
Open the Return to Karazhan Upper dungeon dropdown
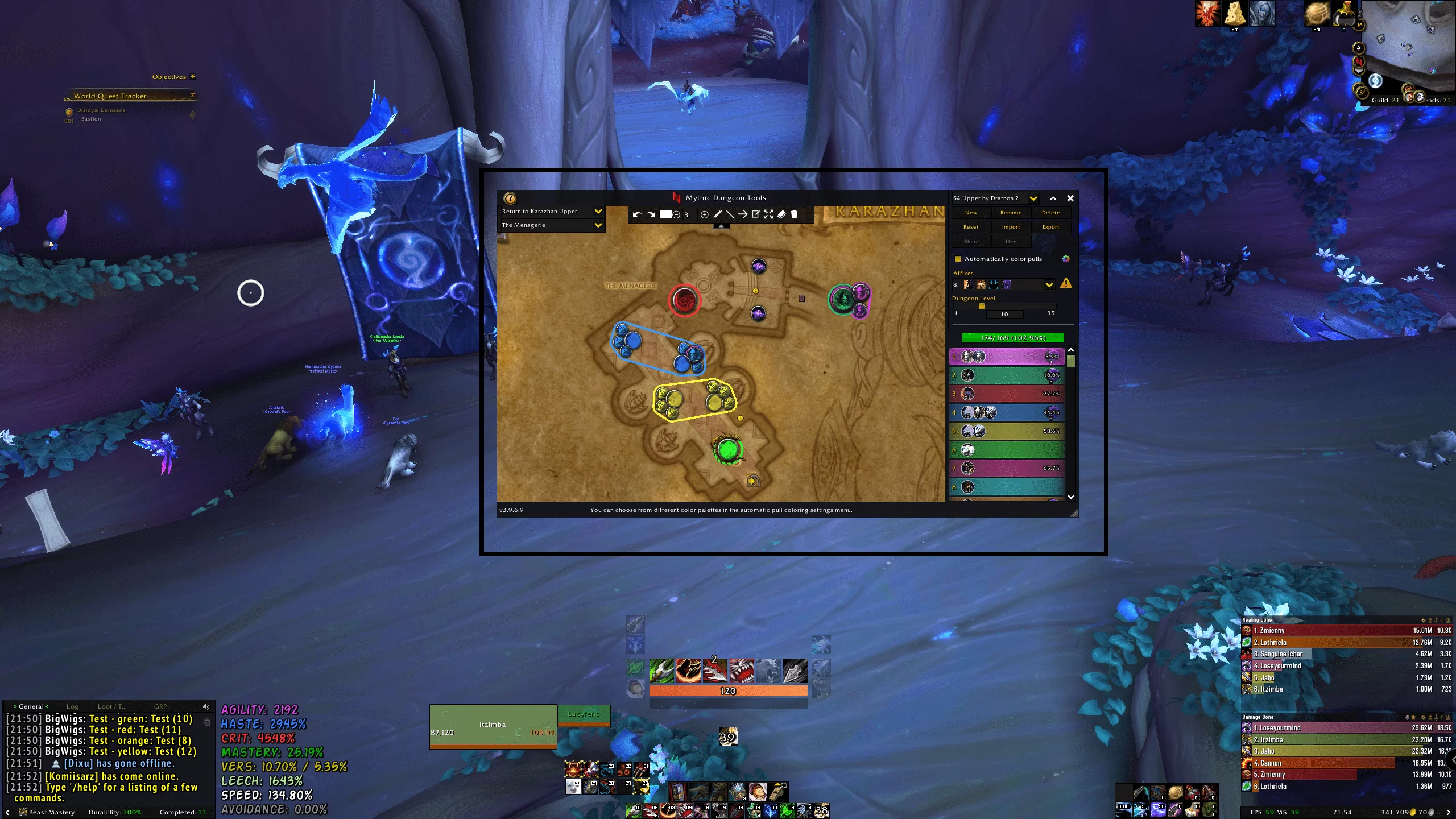598,212
